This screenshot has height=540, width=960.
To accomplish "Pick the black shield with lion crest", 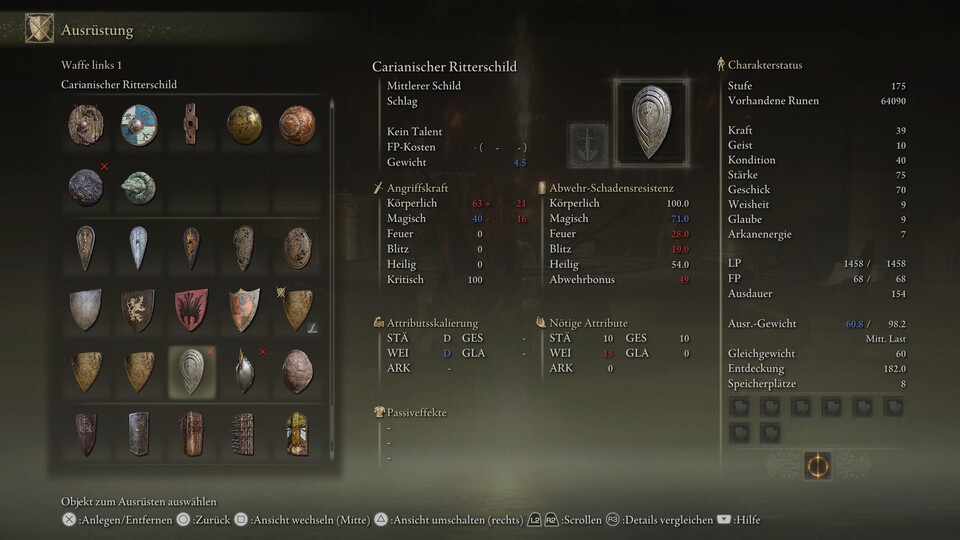I will click(138, 309).
